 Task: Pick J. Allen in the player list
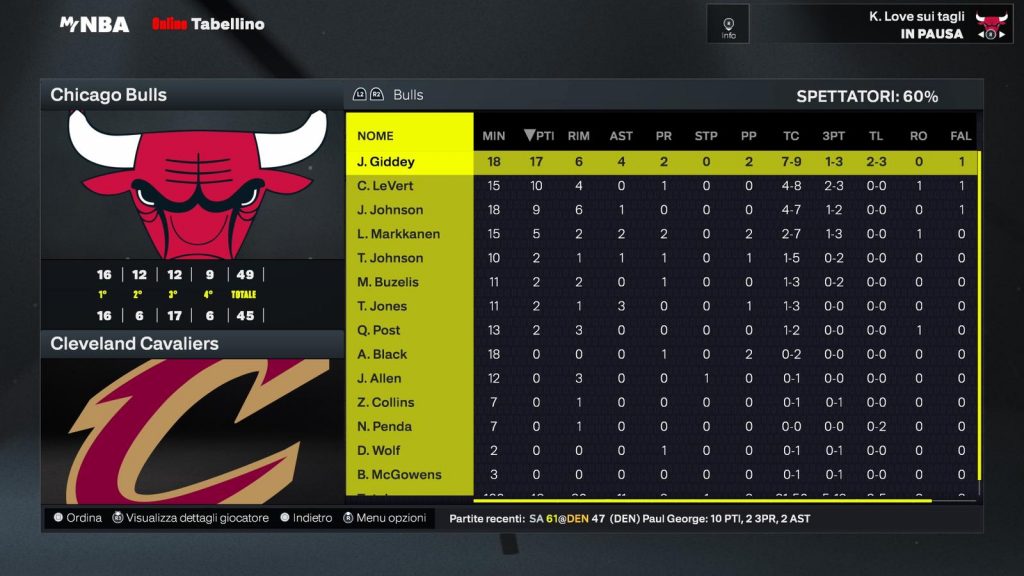point(379,378)
